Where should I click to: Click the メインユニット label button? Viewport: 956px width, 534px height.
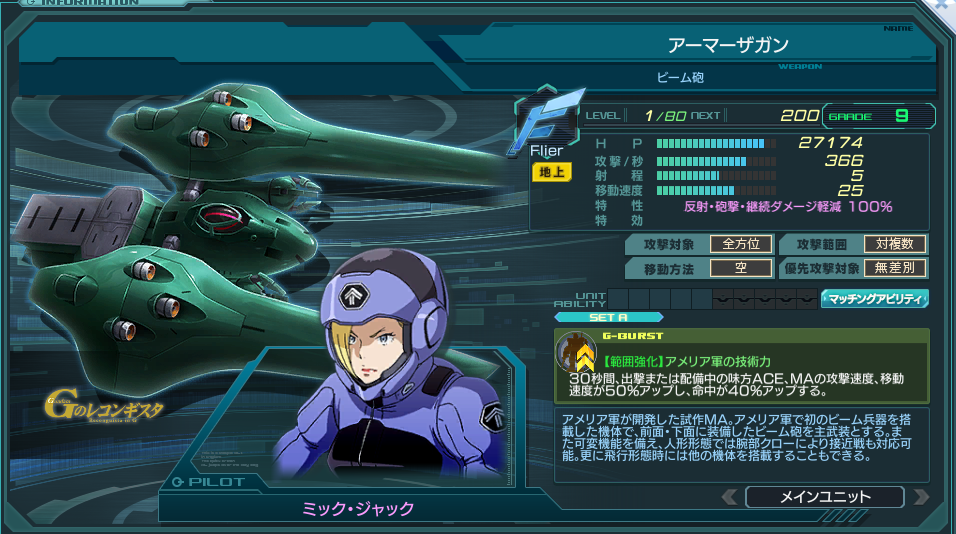click(x=824, y=497)
